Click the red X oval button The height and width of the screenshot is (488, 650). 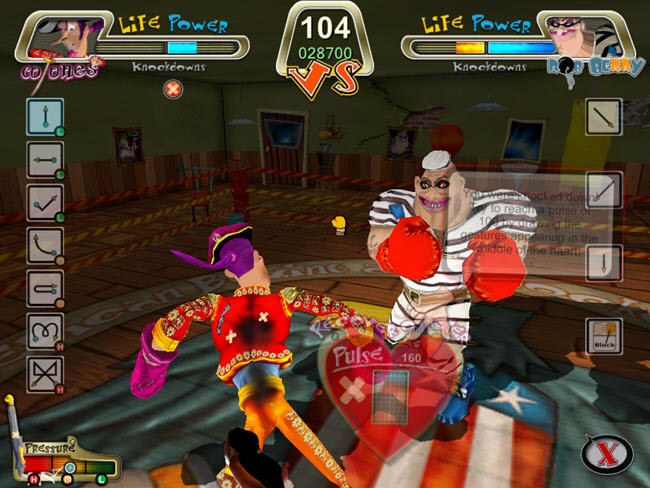click(x=606, y=454)
